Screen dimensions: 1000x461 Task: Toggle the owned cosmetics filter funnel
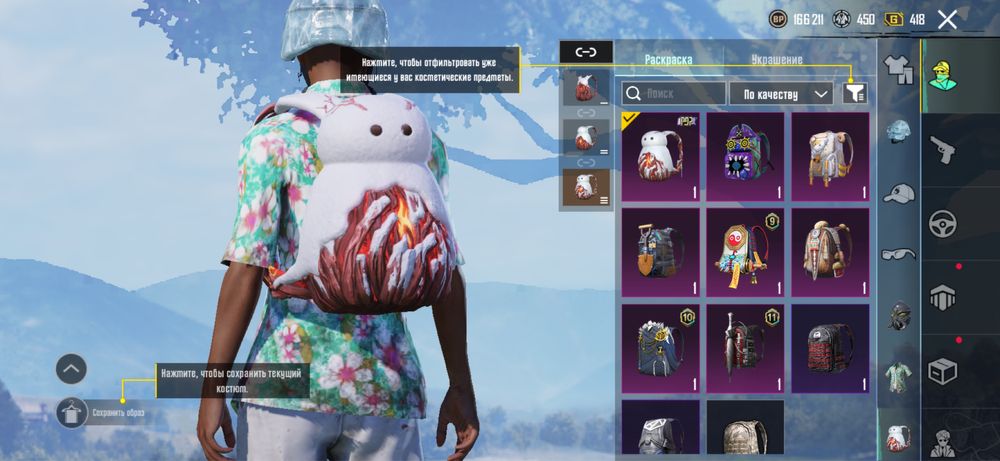tap(855, 93)
